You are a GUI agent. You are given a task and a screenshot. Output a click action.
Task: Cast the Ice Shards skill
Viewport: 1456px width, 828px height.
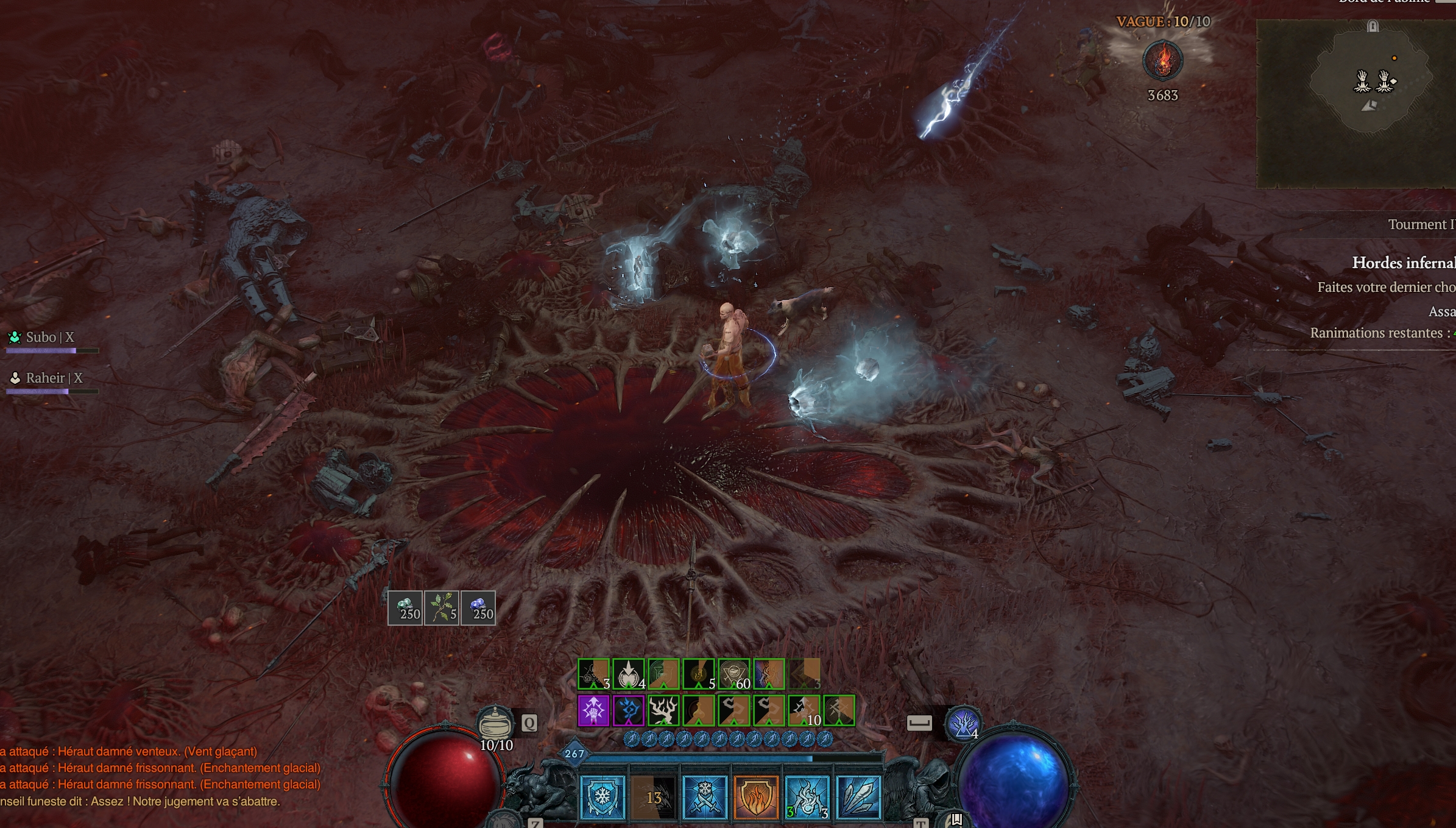[x=858, y=797]
